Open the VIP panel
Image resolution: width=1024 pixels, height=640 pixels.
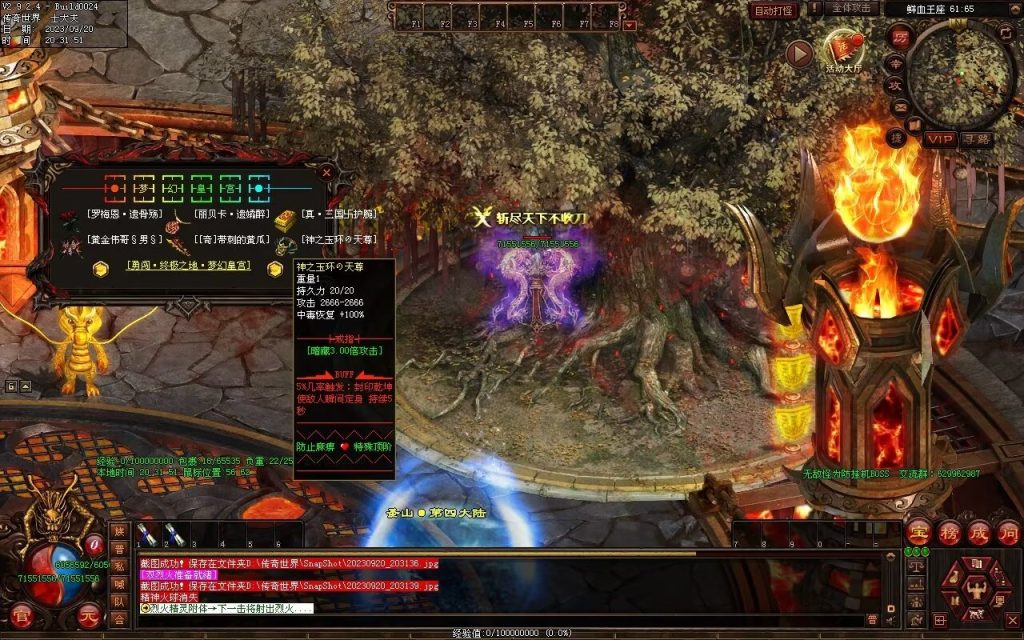[x=939, y=139]
